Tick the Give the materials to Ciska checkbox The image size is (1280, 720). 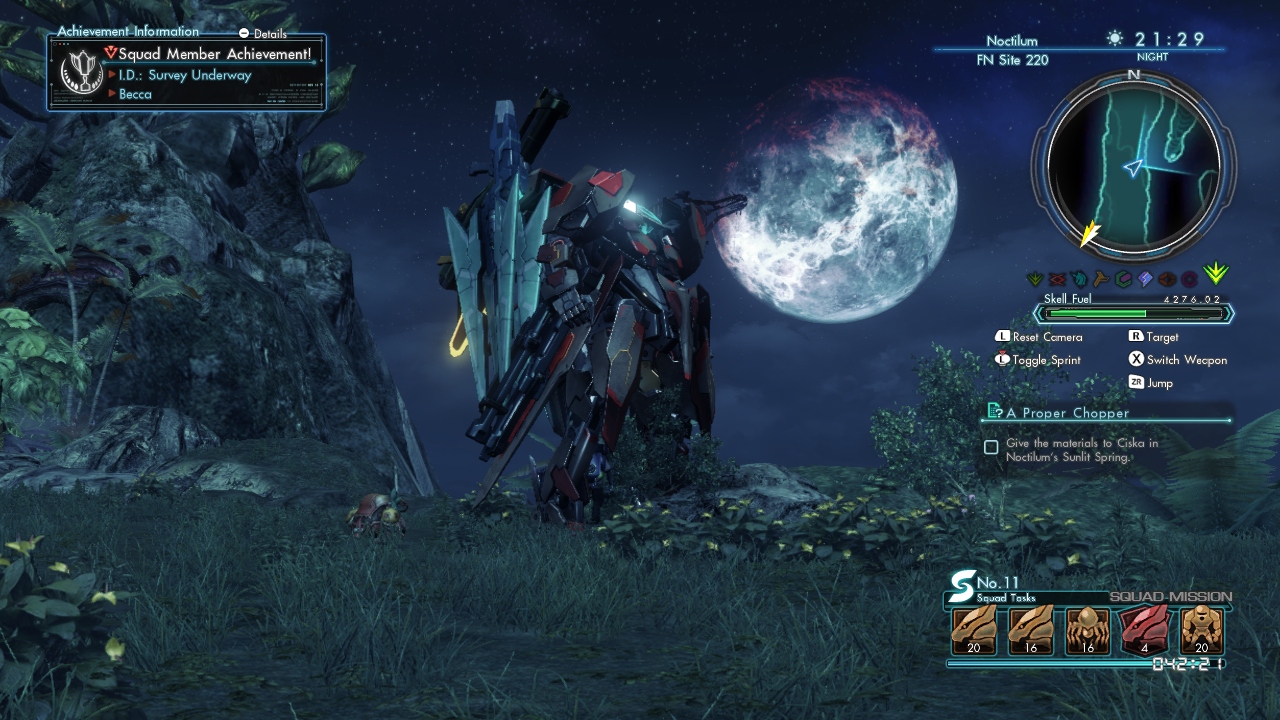coord(991,447)
